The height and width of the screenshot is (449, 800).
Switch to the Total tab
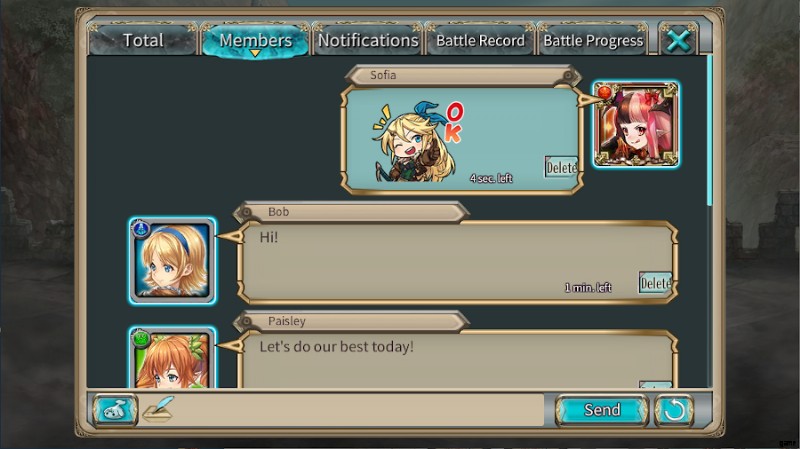click(143, 41)
